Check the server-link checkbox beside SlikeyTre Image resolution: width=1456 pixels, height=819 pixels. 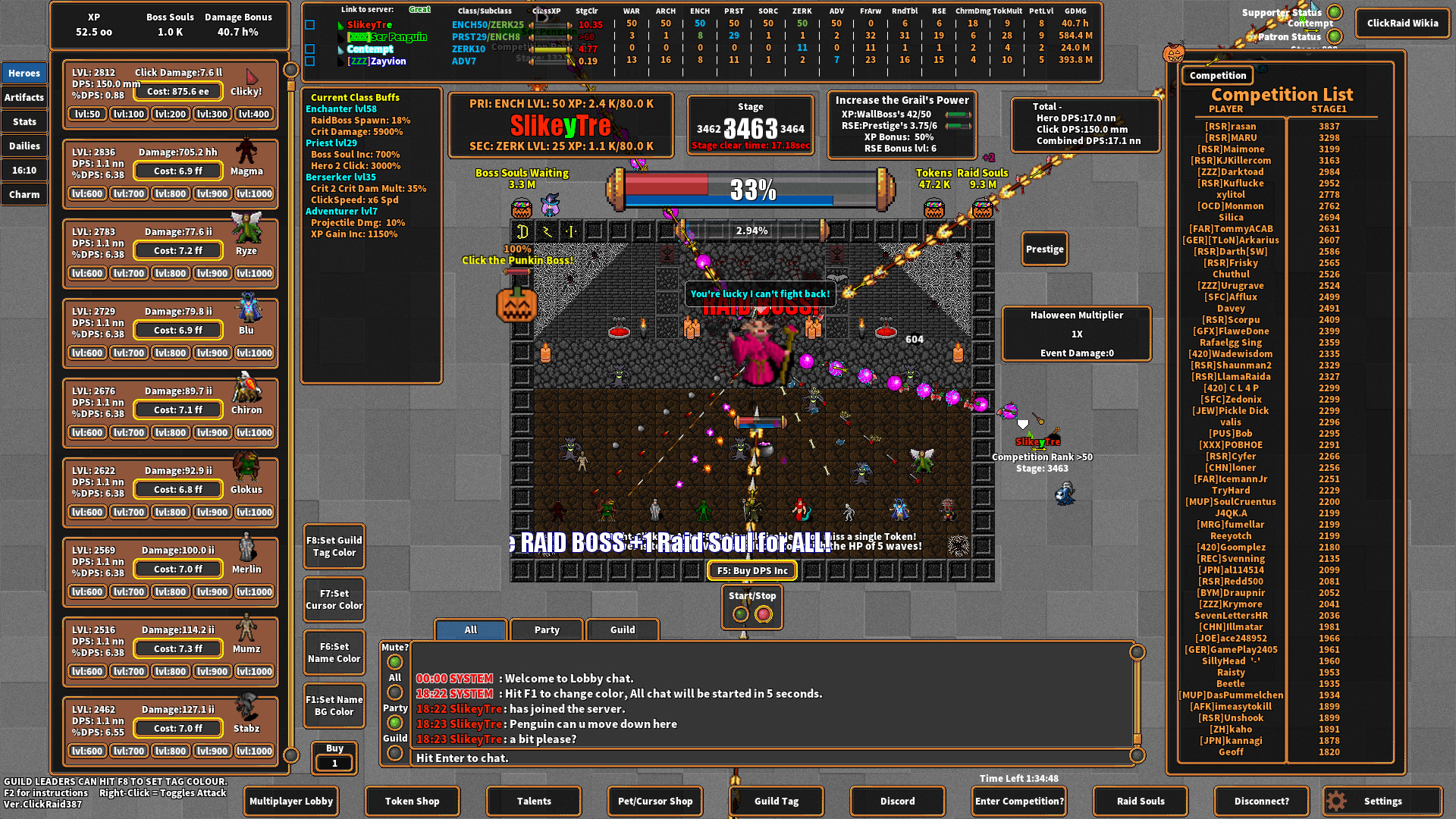click(309, 25)
